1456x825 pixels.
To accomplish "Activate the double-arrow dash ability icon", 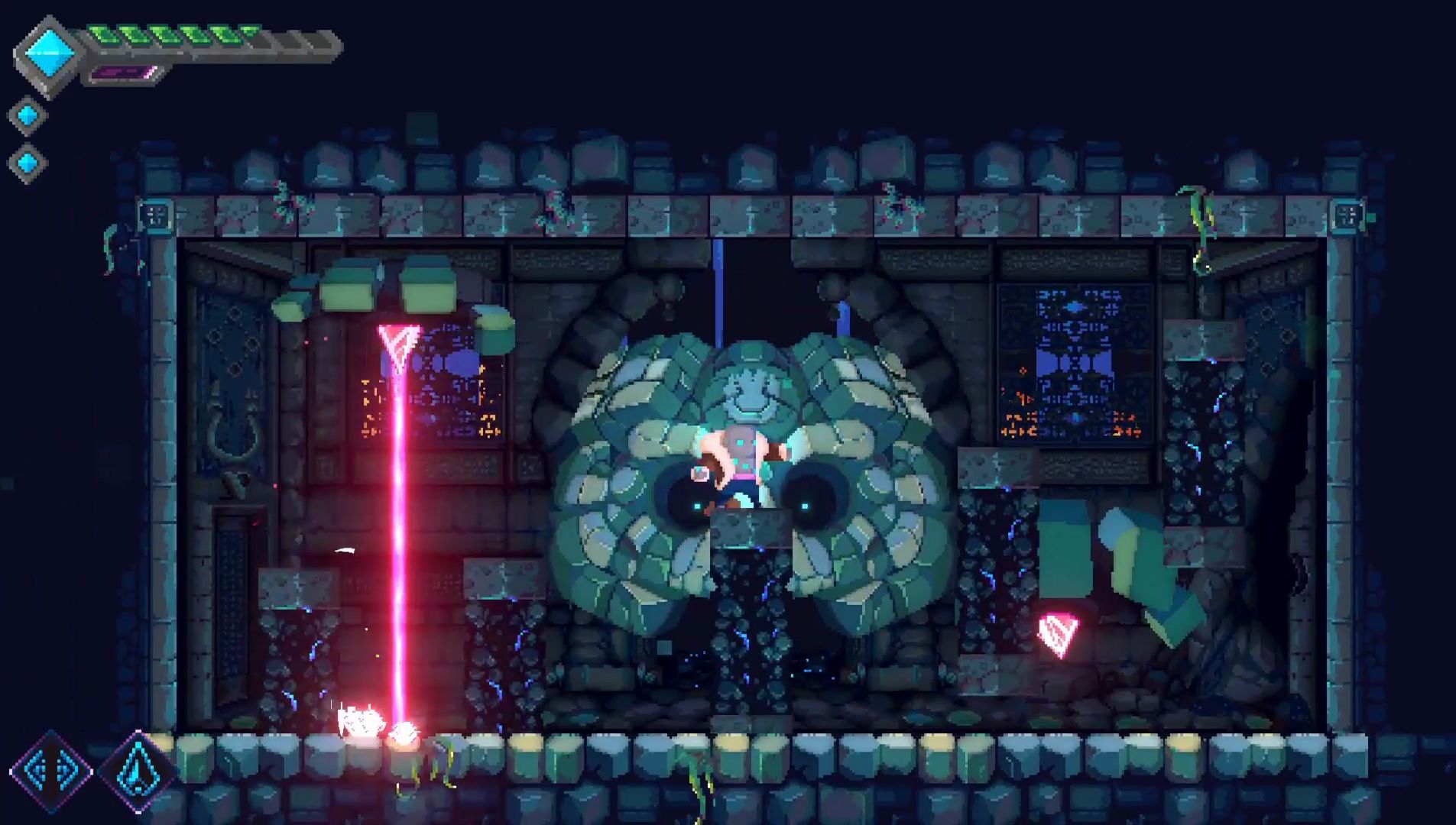I will tap(51, 770).
